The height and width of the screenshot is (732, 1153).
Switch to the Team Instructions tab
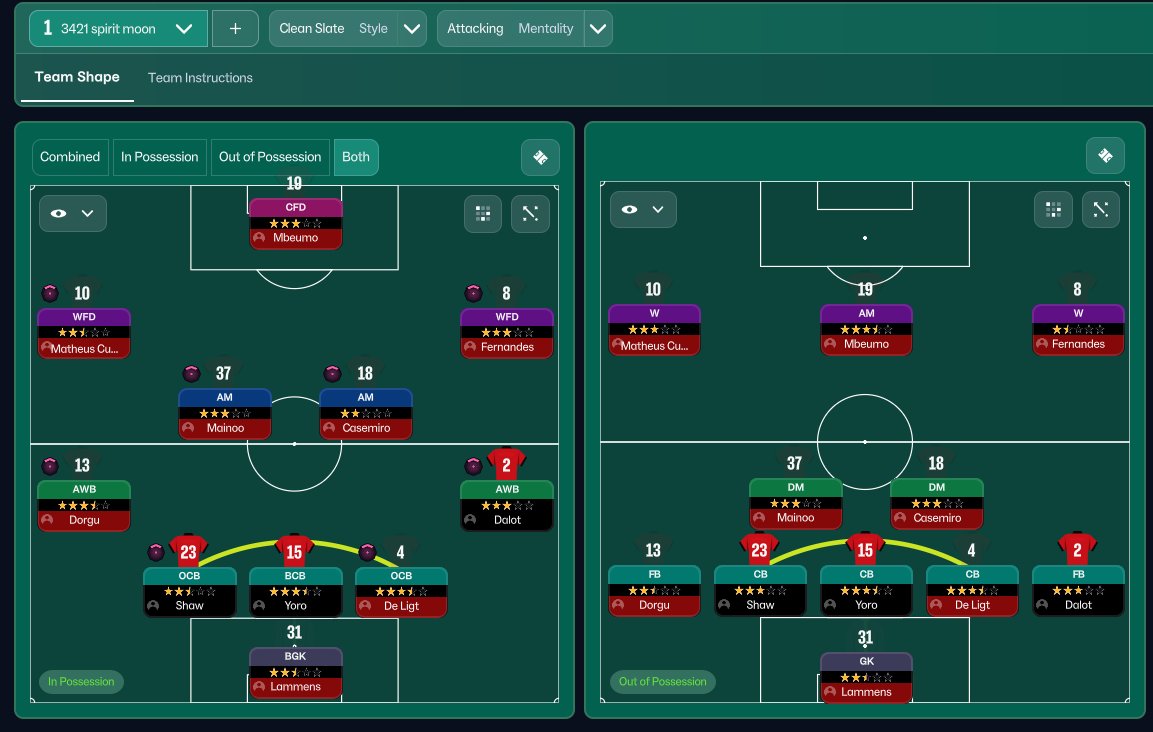200,78
